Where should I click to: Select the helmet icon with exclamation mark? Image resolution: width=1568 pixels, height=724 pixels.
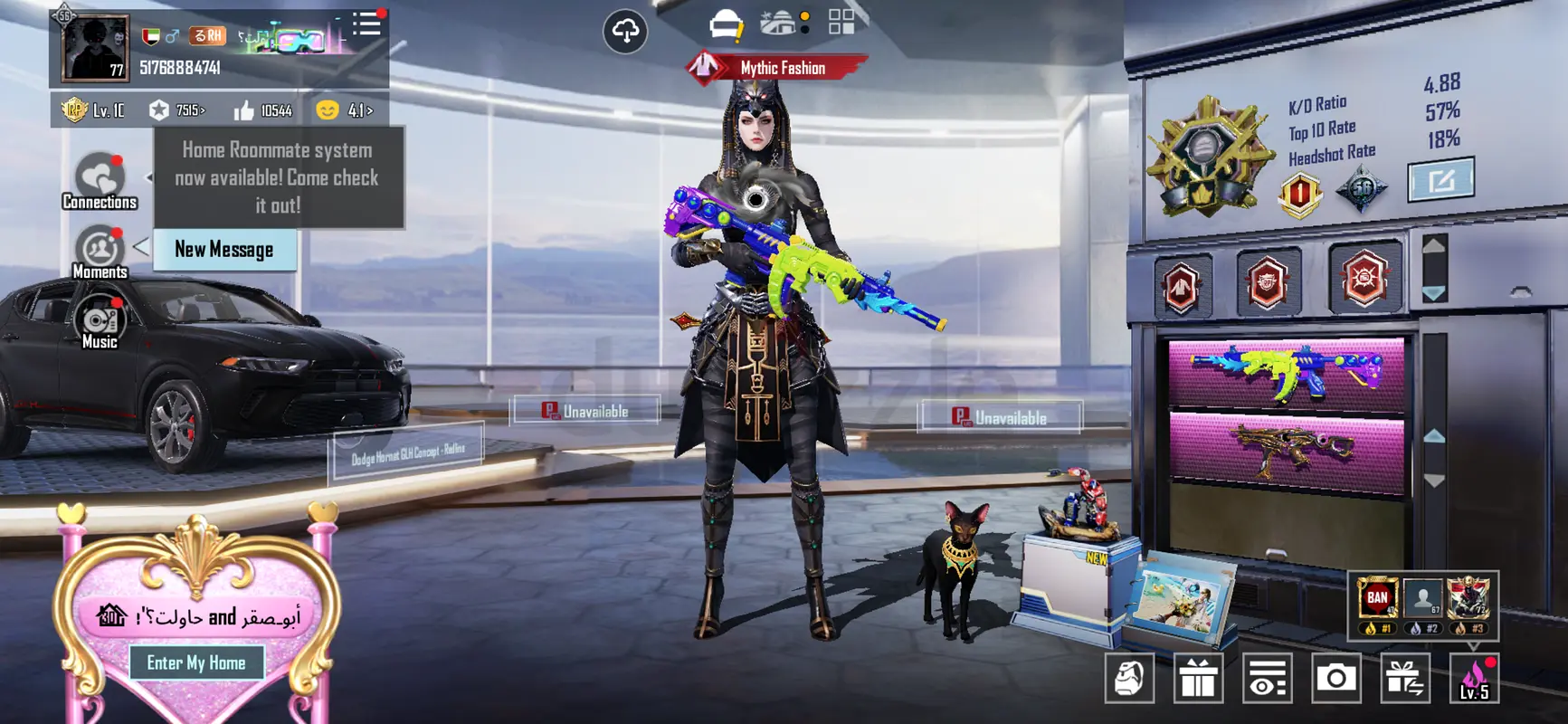726,25
